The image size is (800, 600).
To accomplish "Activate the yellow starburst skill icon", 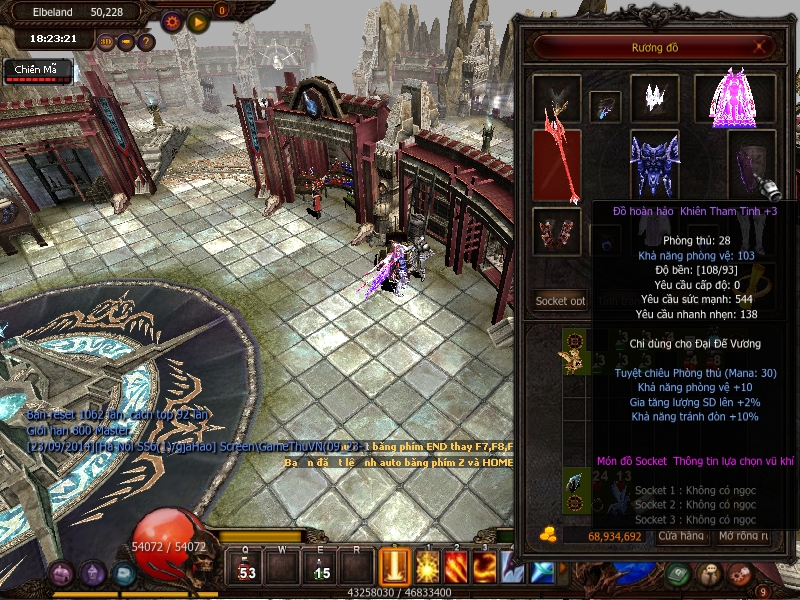I will [x=428, y=568].
